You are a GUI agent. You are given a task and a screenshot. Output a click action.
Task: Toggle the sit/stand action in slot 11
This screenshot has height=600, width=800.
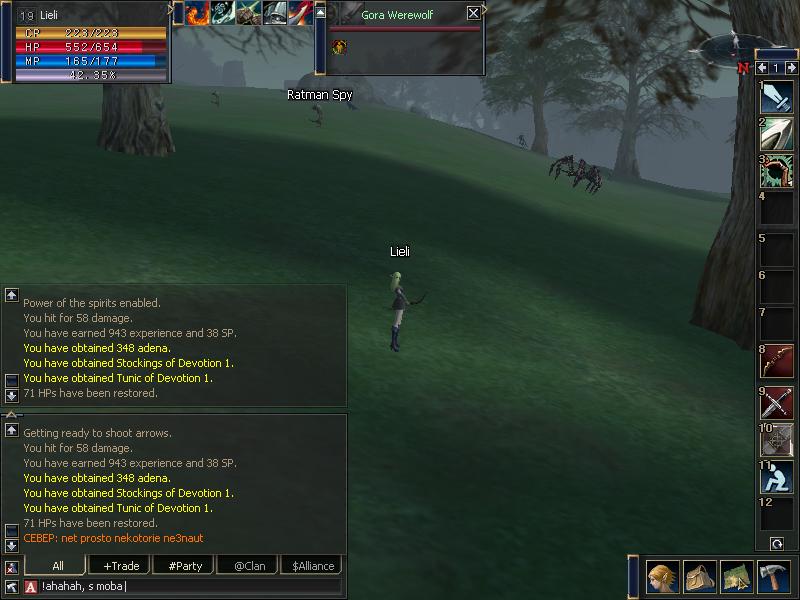pos(776,477)
